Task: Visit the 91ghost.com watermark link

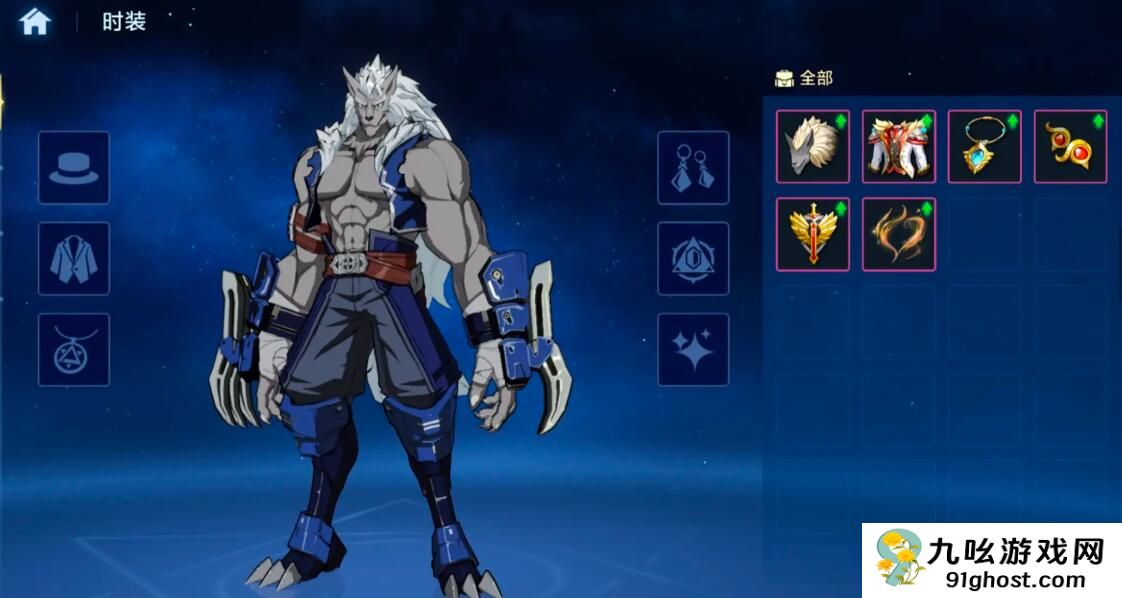Action: tap(1015, 579)
